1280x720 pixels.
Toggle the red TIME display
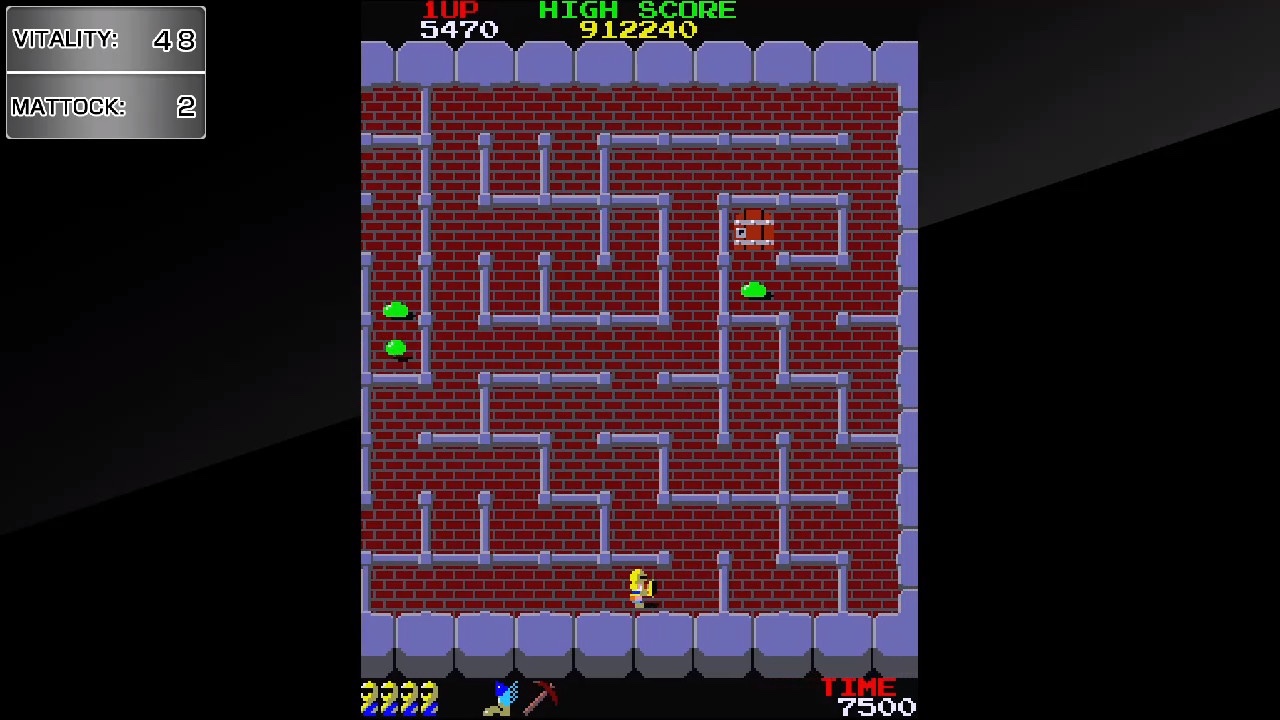pos(857,687)
